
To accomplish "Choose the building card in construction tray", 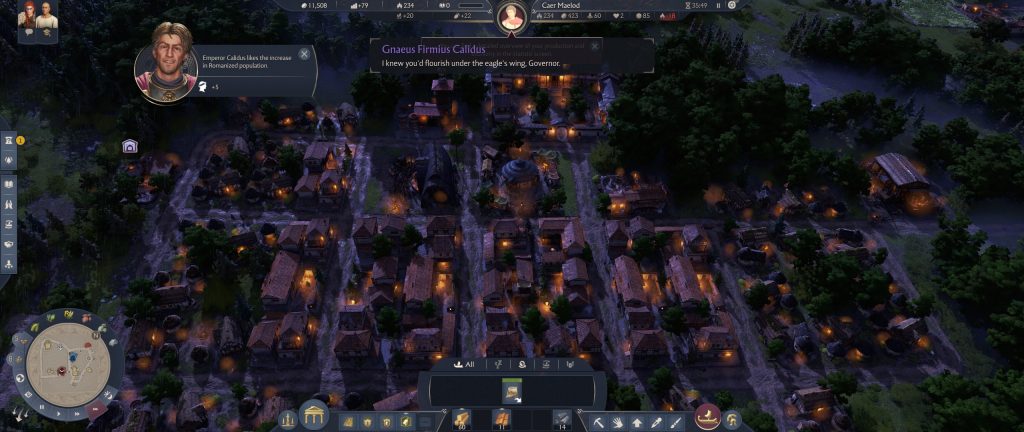I will pos(511,390).
